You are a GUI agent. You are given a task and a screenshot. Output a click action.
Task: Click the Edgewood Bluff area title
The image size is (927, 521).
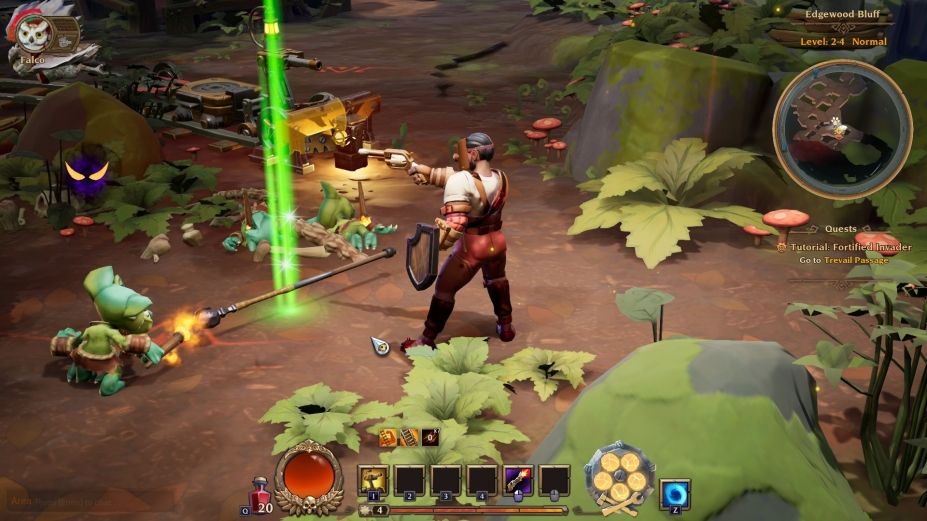pos(844,15)
